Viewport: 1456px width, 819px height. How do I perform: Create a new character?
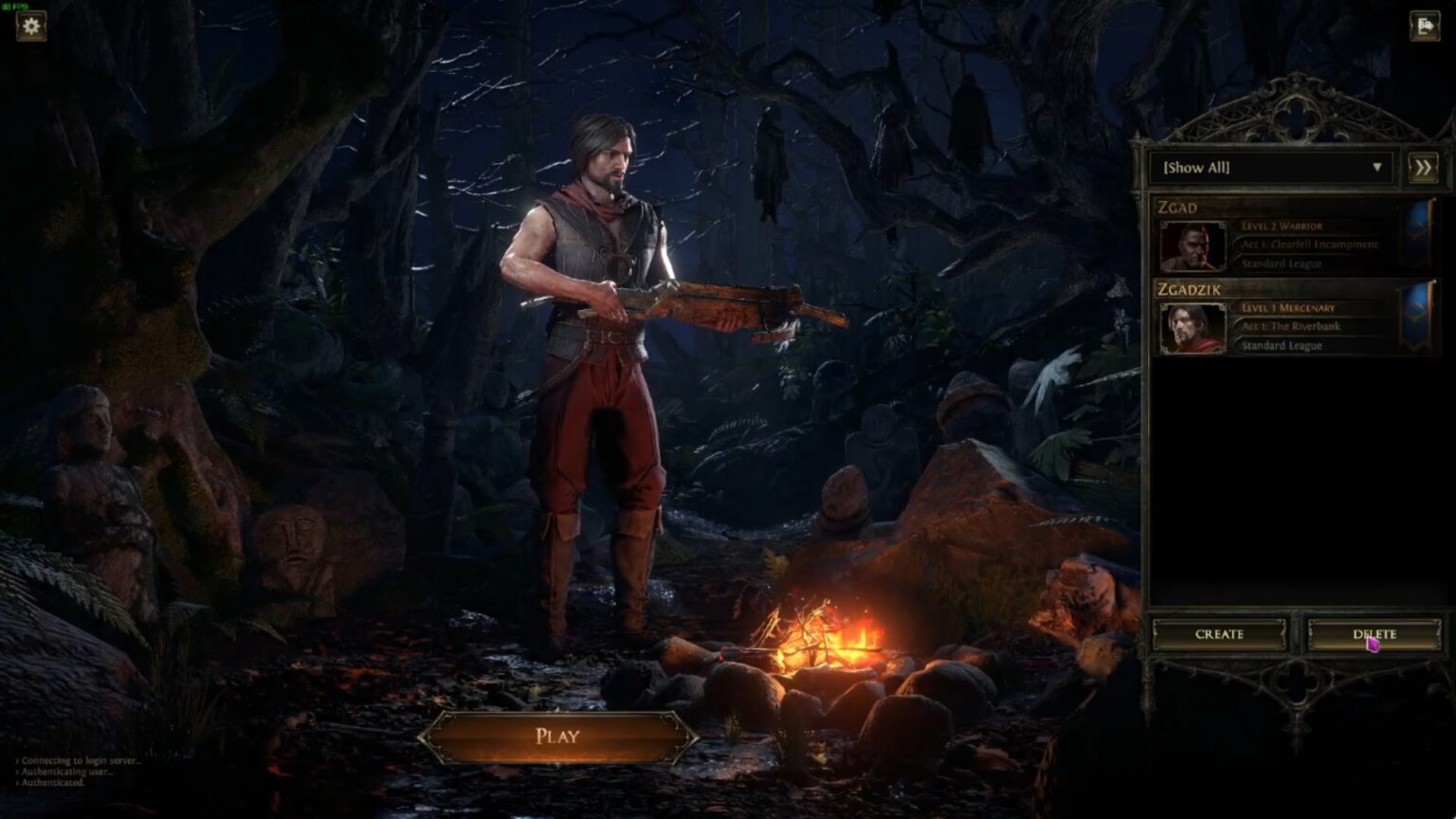[x=1219, y=634]
